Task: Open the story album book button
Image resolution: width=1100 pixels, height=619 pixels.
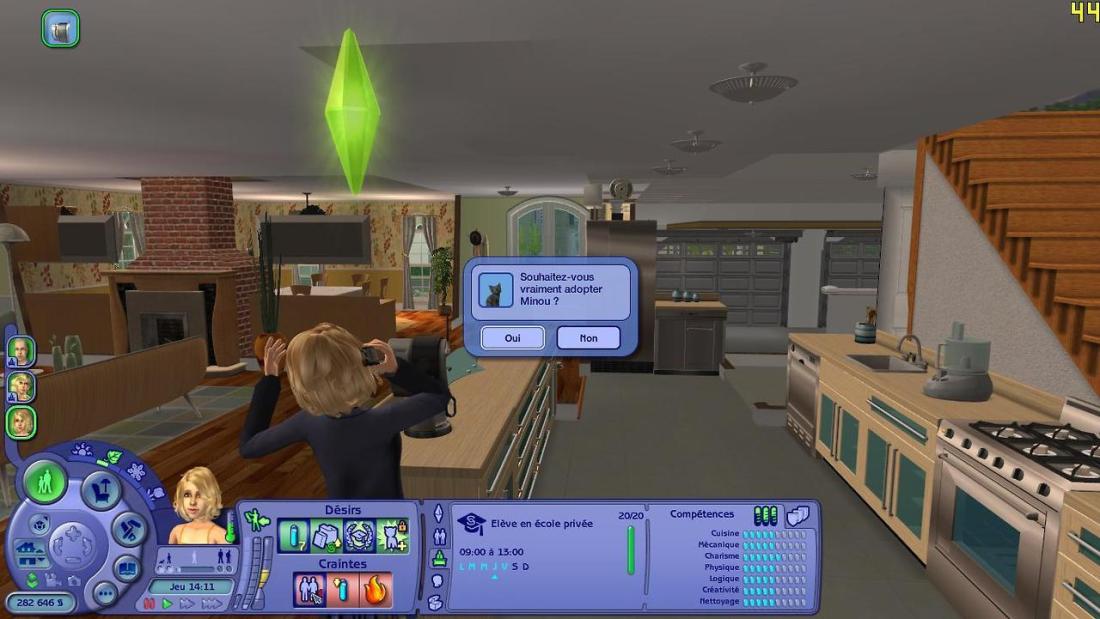Action: 127,568
